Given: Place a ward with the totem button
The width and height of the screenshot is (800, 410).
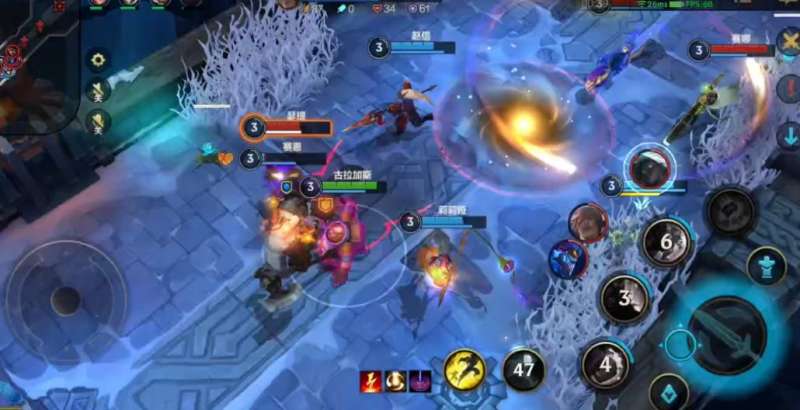Looking at the screenshot, I should [767, 266].
